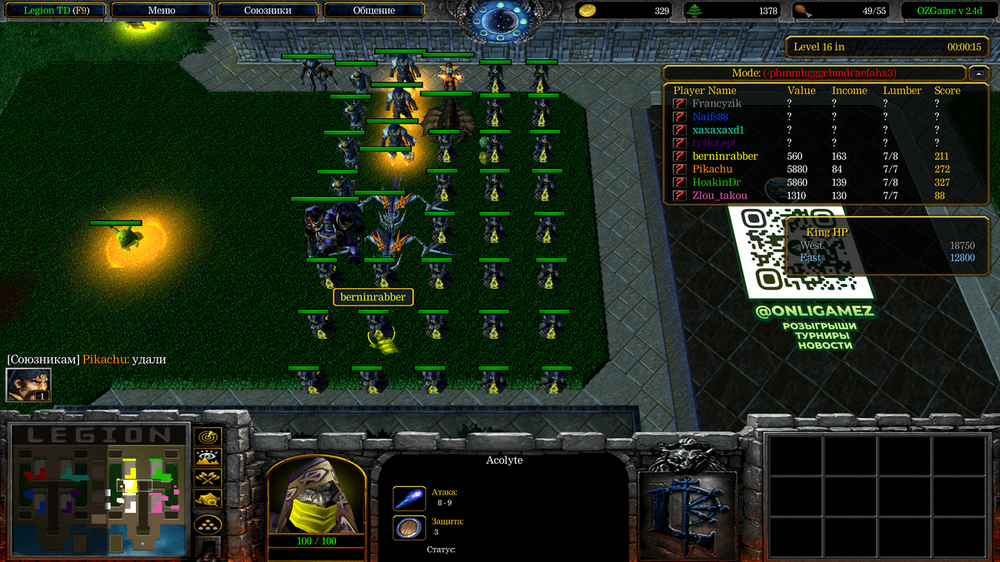The height and width of the screenshot is (562, 1000).
Task: Toggle ally color mode crossed-axes button
Action: point(208,479)
